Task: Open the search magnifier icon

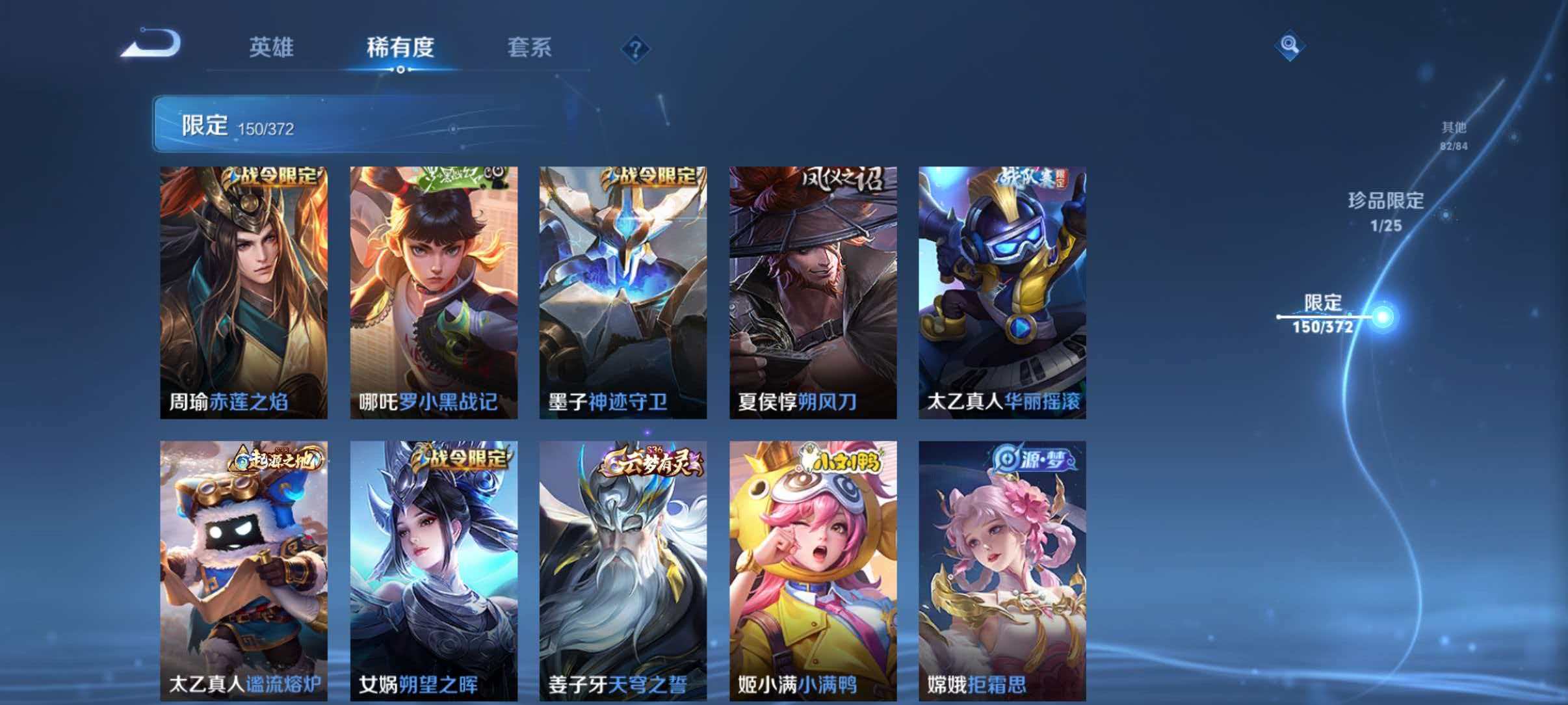Action: 1289,46
